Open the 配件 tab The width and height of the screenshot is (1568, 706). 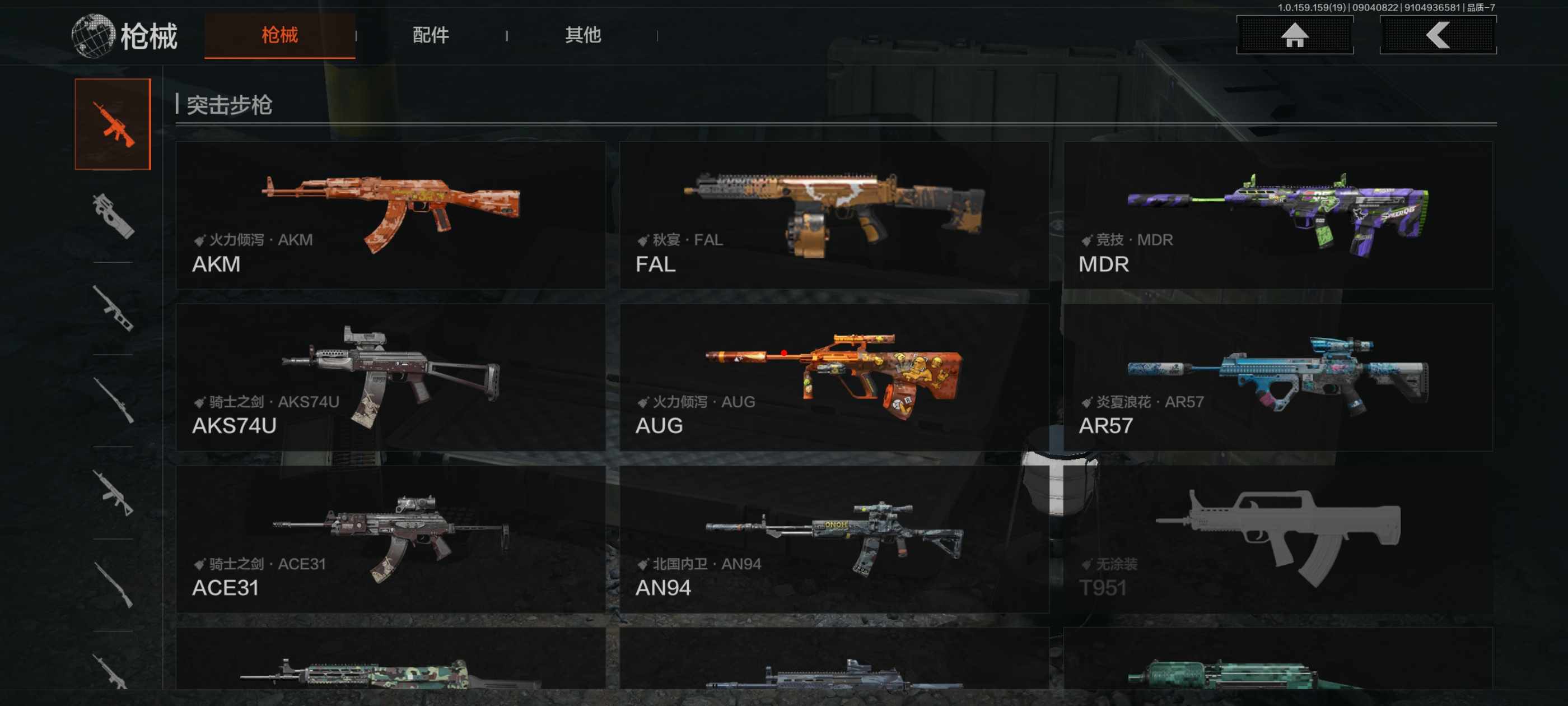[430, 35]
